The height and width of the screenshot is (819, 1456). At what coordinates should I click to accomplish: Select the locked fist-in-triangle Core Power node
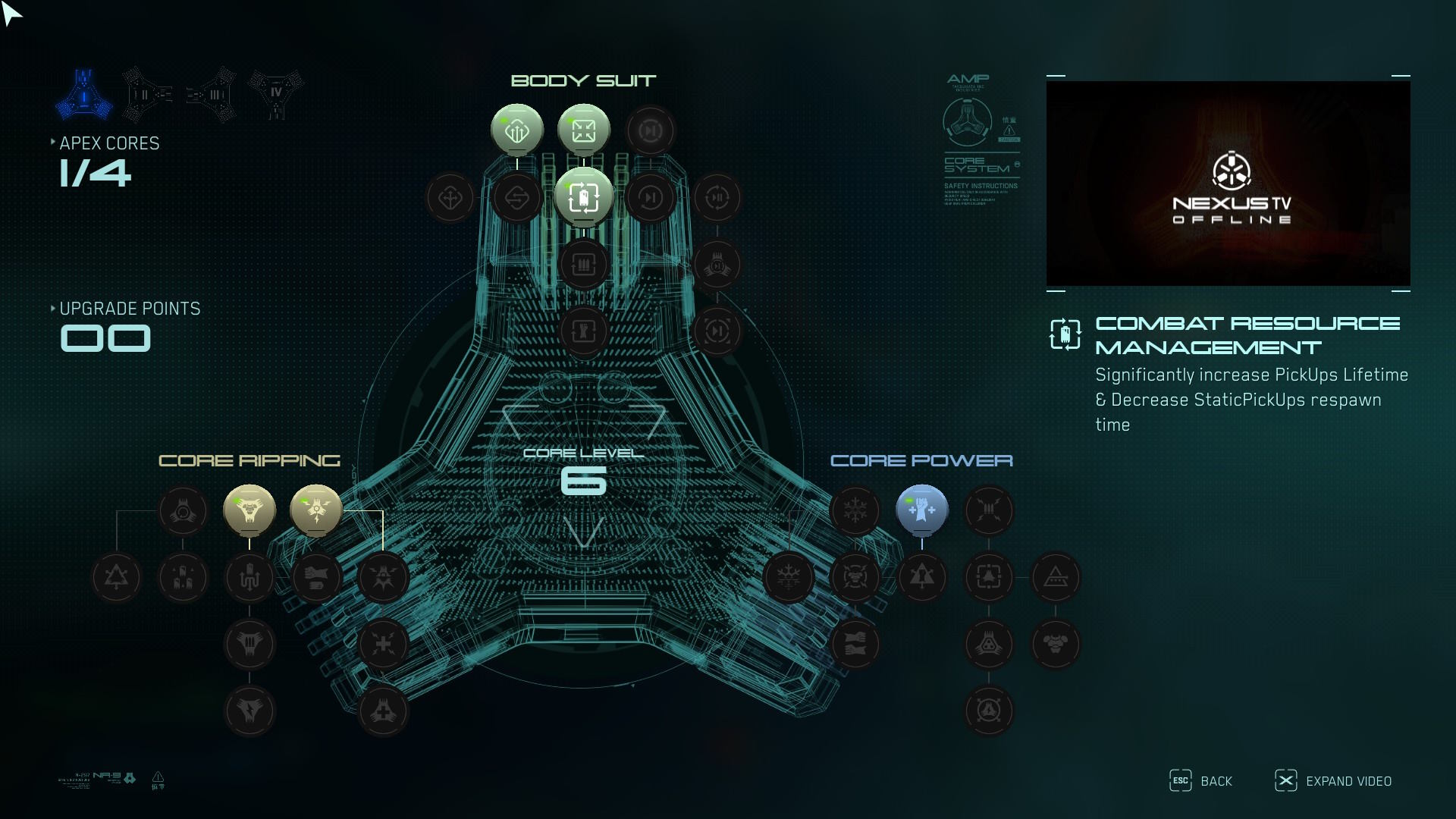pos(921,578)
